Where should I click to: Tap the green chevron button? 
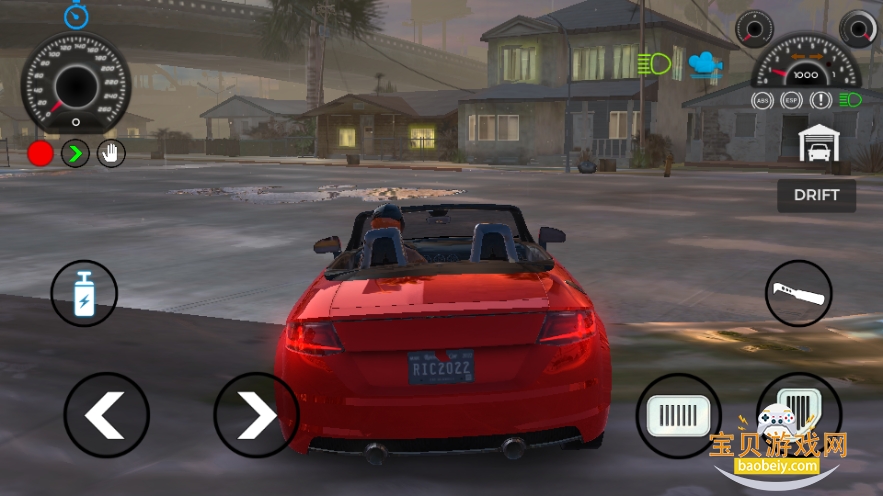[x=75, y=153]
